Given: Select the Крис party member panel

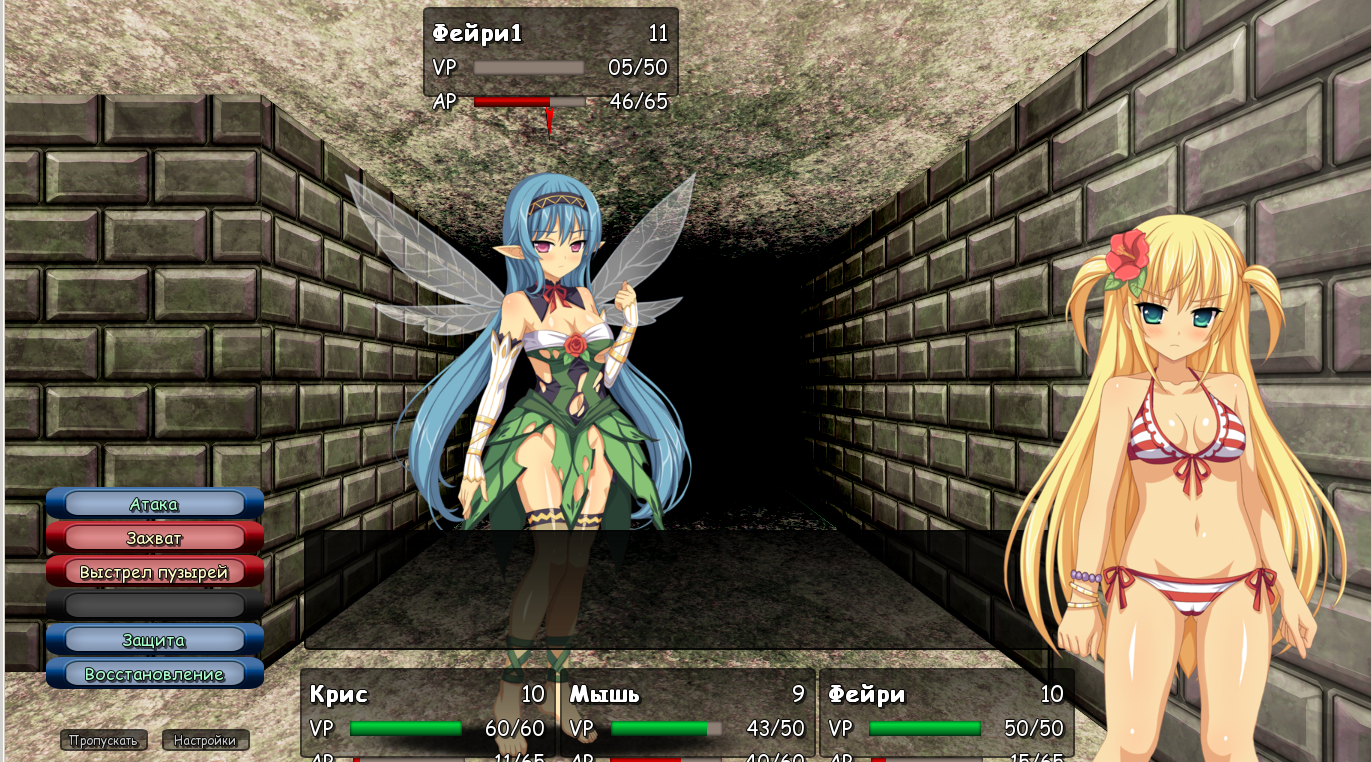Looking at the screenshot, I should pyautogui.click(x=428, y=714).
